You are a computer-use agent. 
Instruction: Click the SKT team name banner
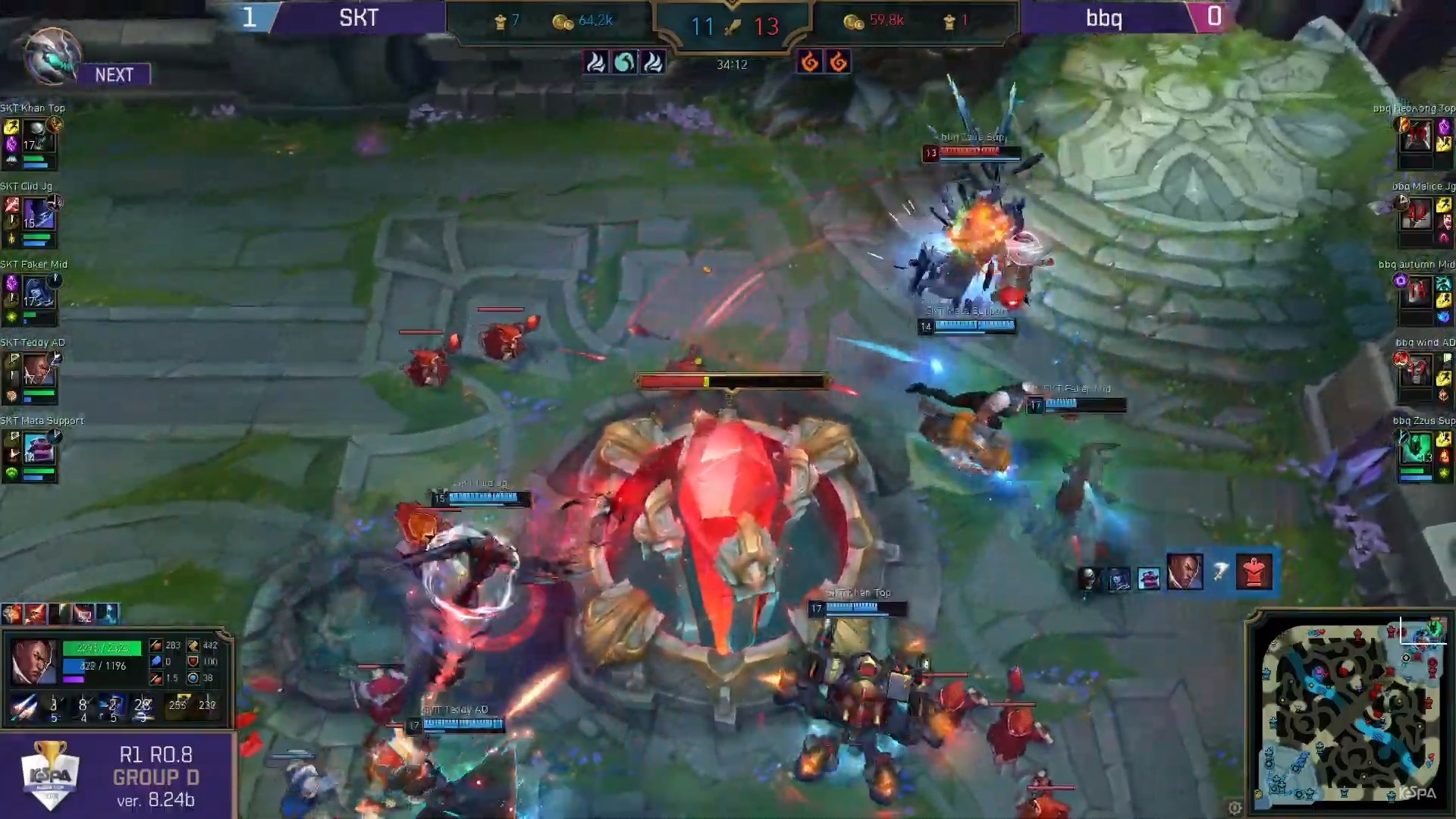click(358, 18)
